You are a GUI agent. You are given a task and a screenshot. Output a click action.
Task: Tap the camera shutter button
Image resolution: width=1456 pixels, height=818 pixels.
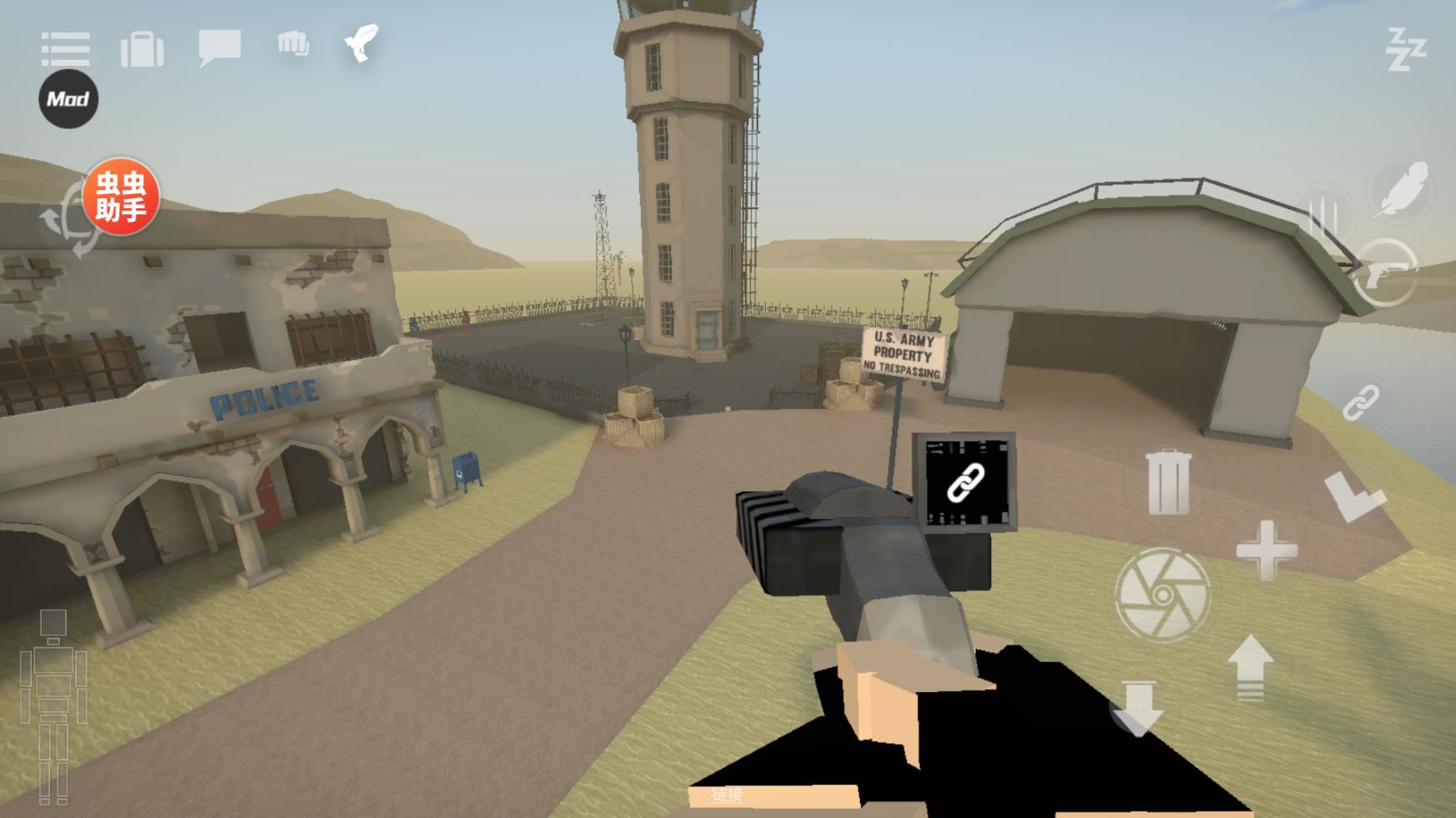click(x=1162, y=595)
